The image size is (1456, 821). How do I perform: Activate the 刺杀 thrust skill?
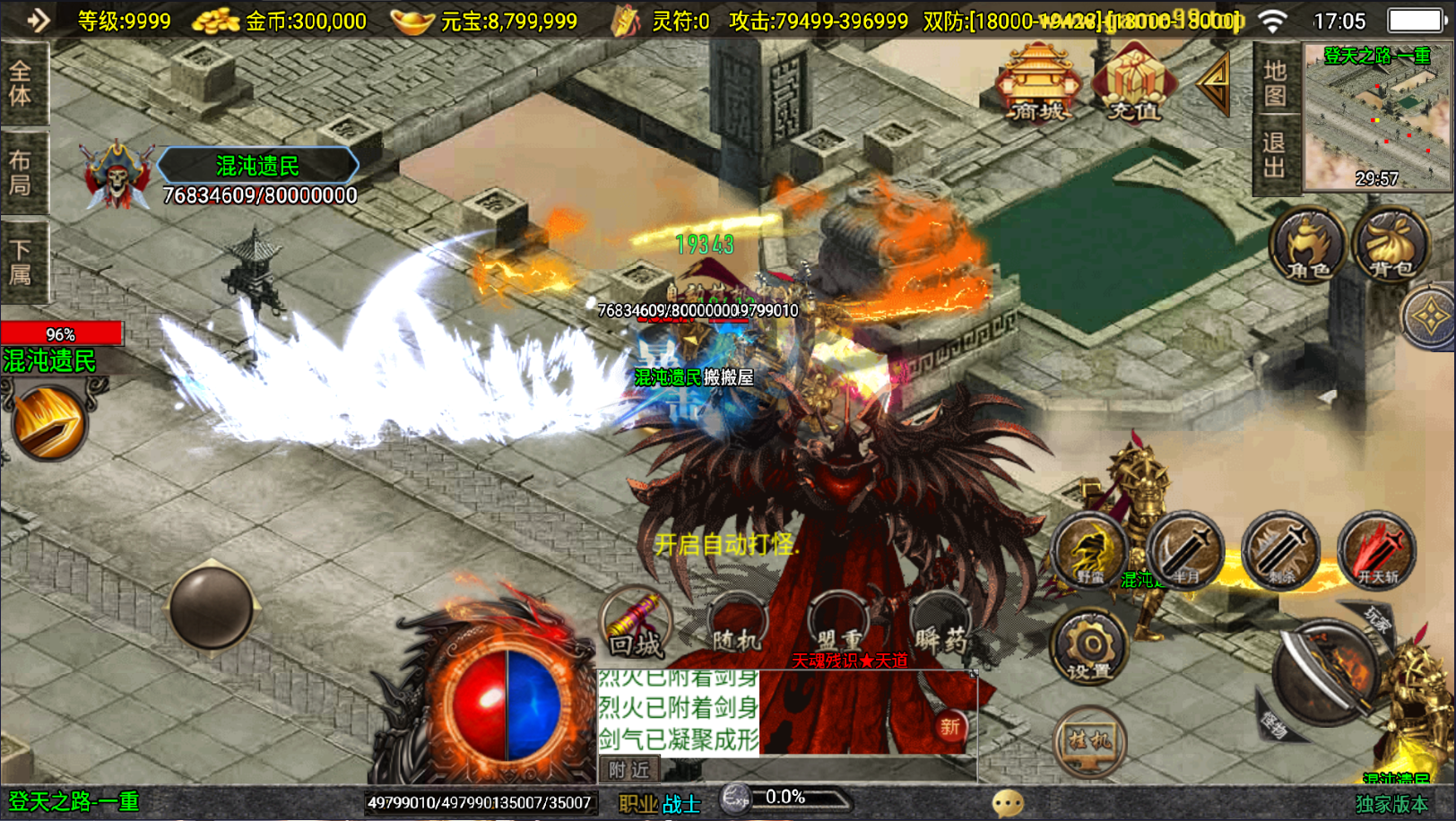1281,551
